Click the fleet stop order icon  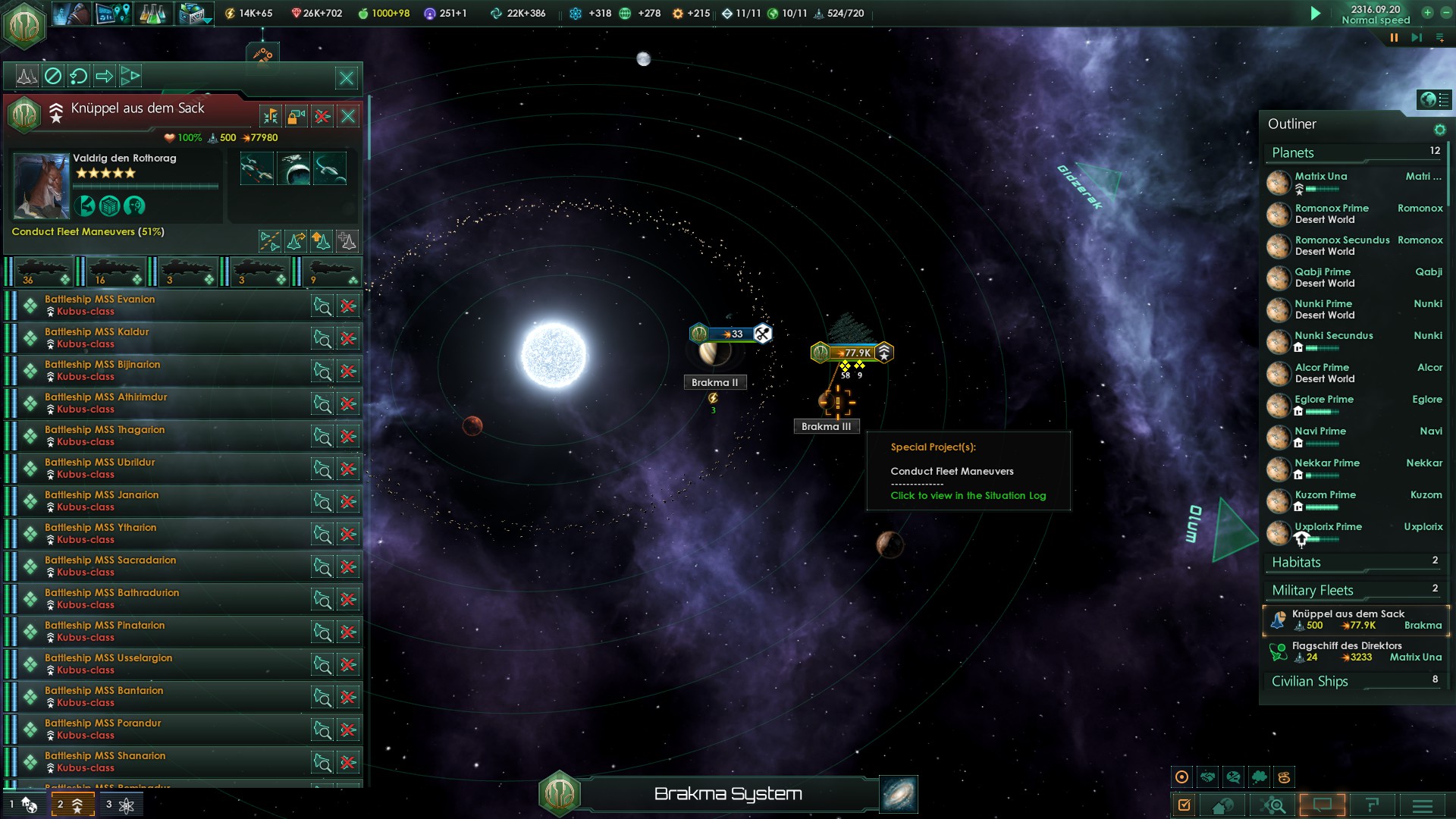(52, 76)
